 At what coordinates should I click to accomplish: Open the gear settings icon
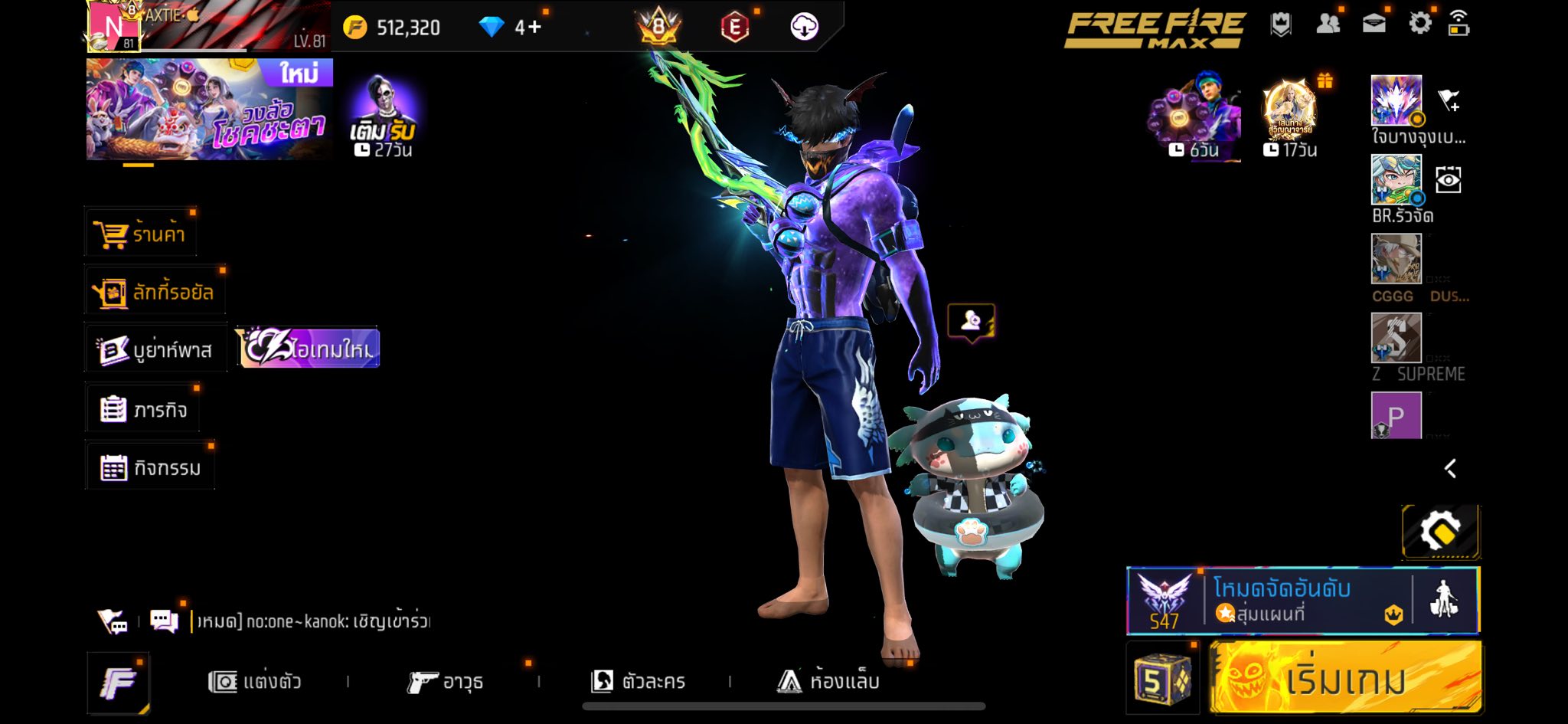coord(1419,24)
